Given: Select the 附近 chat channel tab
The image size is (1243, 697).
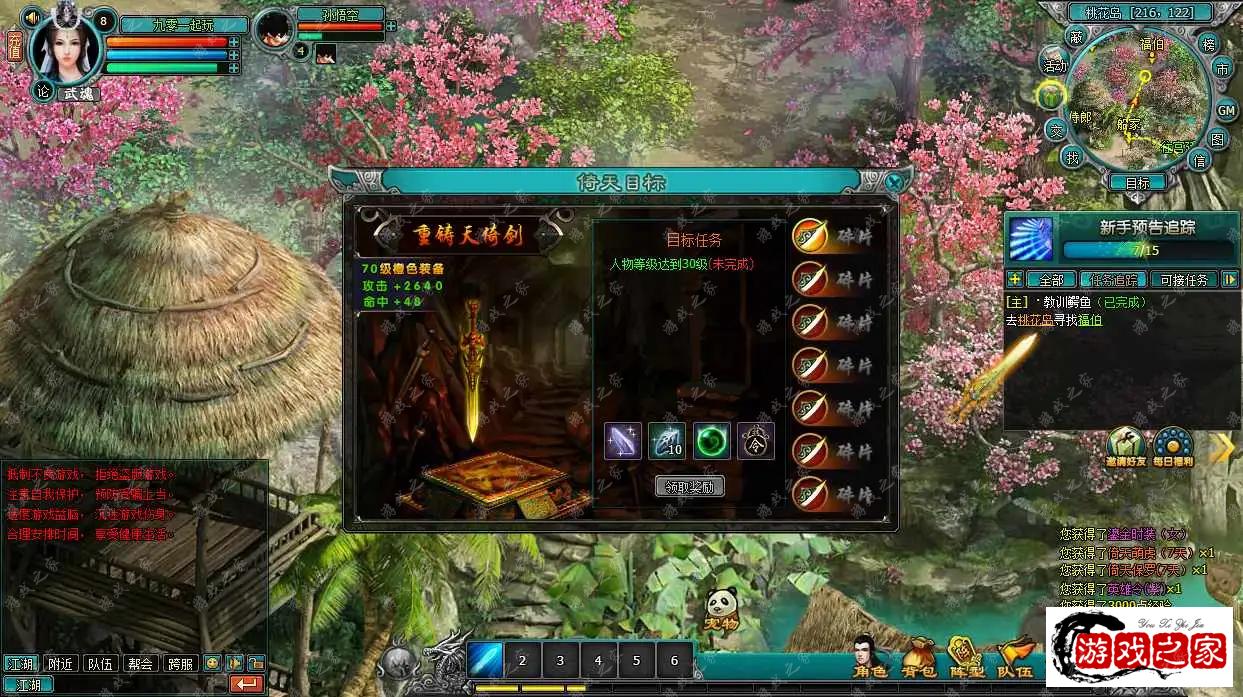Looking at the screenshot, I should 59,663.
